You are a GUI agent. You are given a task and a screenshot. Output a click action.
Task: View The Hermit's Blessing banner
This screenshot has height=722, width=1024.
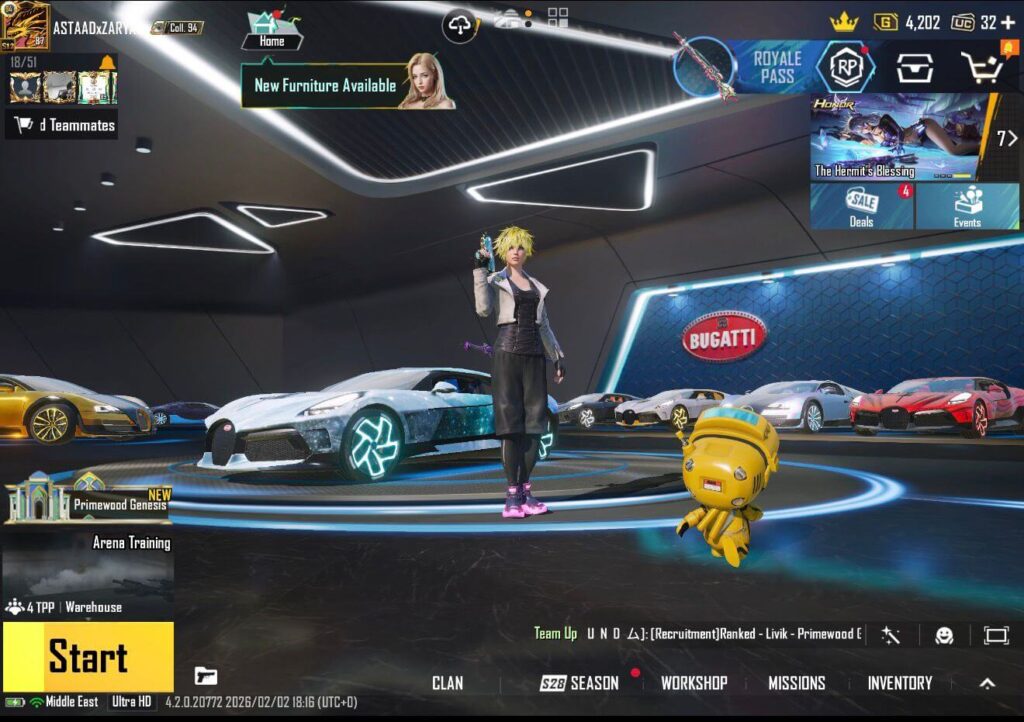900,137
